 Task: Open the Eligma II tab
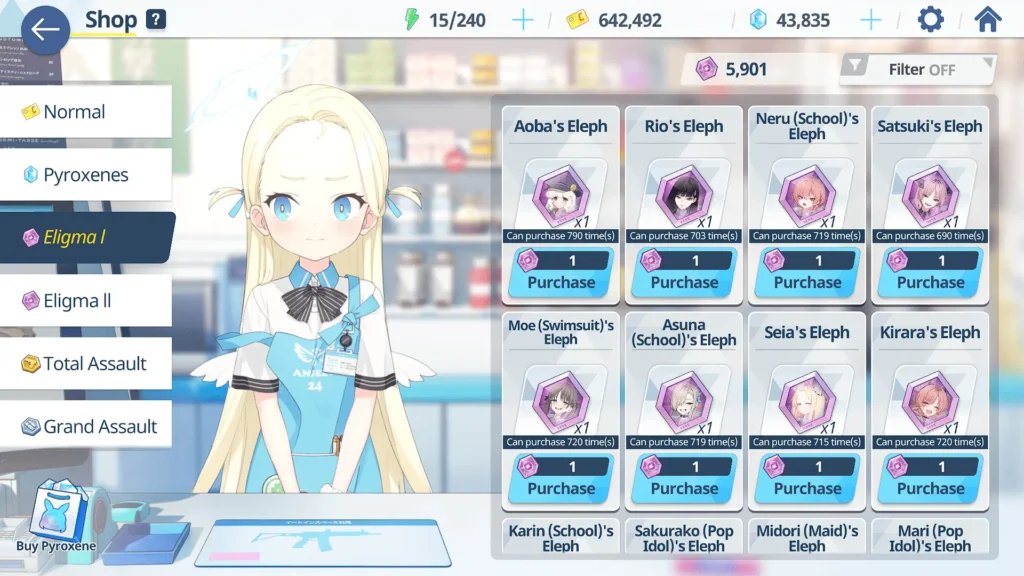point(85,301)
